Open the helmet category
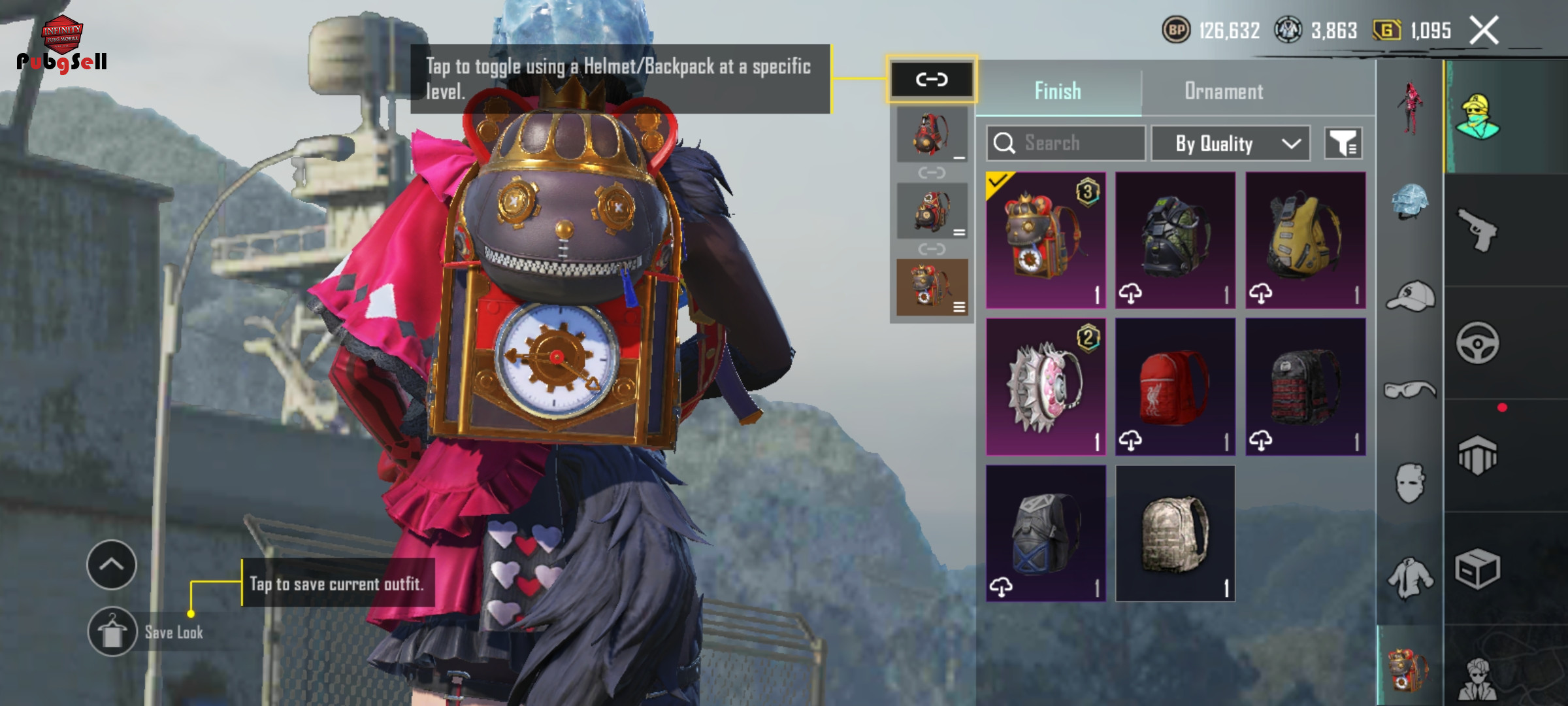 pyautogui.click(x=1410, y=200)
